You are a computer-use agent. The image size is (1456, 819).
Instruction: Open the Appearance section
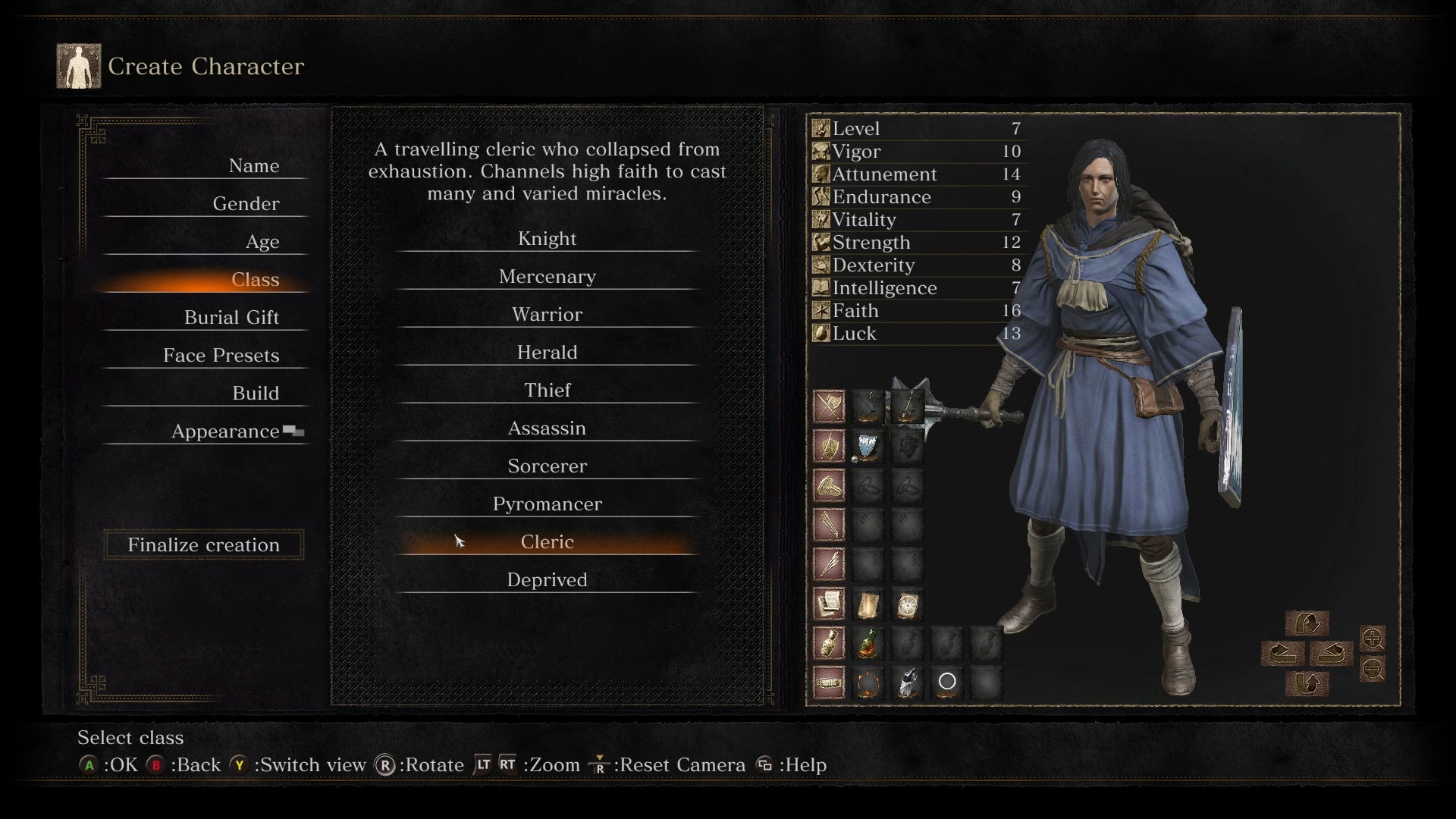(x=226, y=431)
